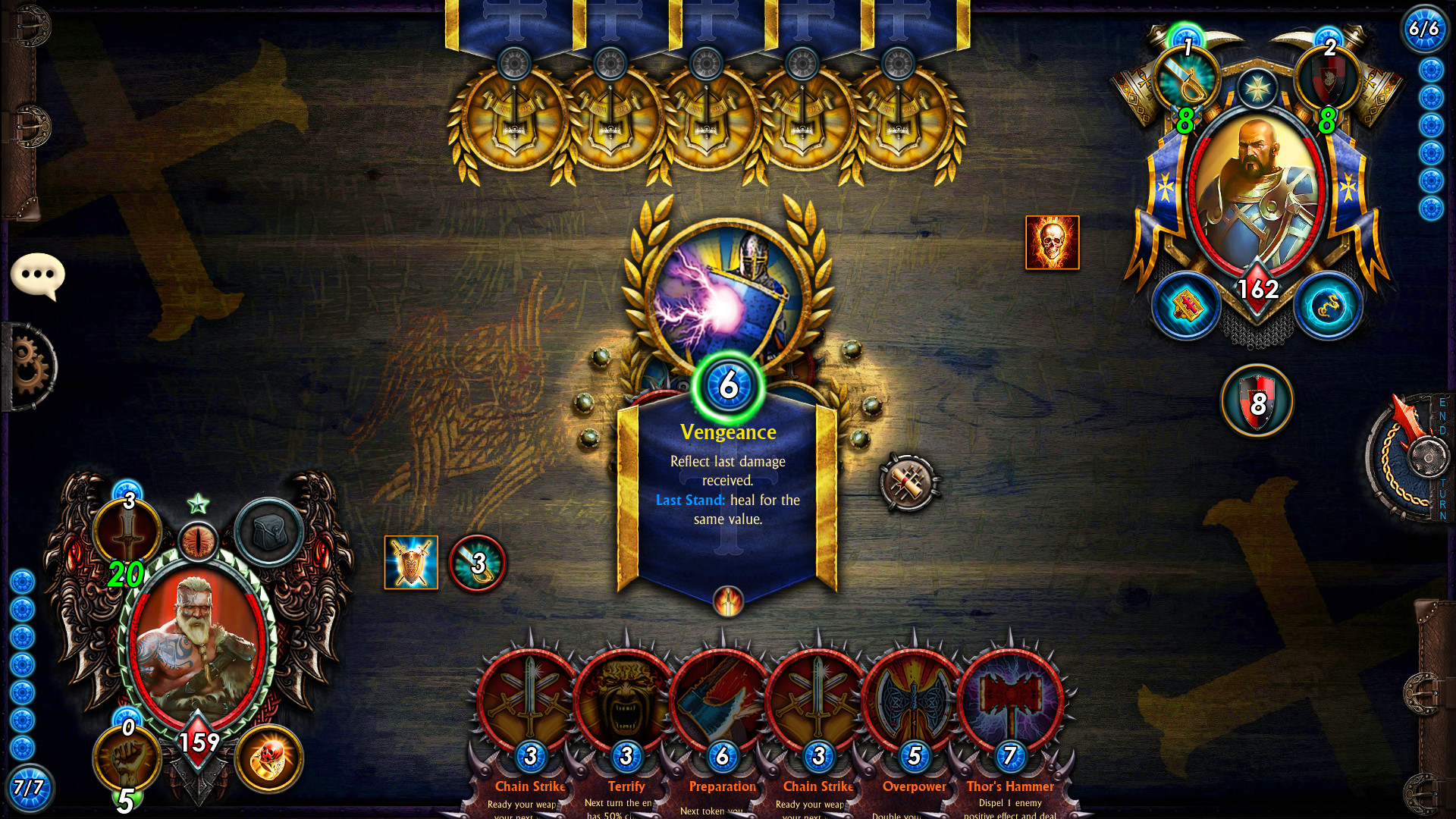This screenshot has height=819, width=1456.
Task: Click the 7/7 energy counter
Action: (x=28, y=789)
